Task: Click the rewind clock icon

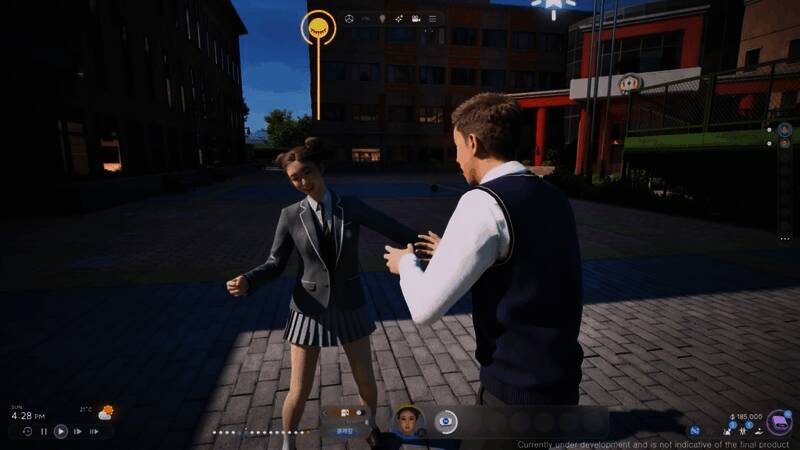Action: (x=27, y=431)
